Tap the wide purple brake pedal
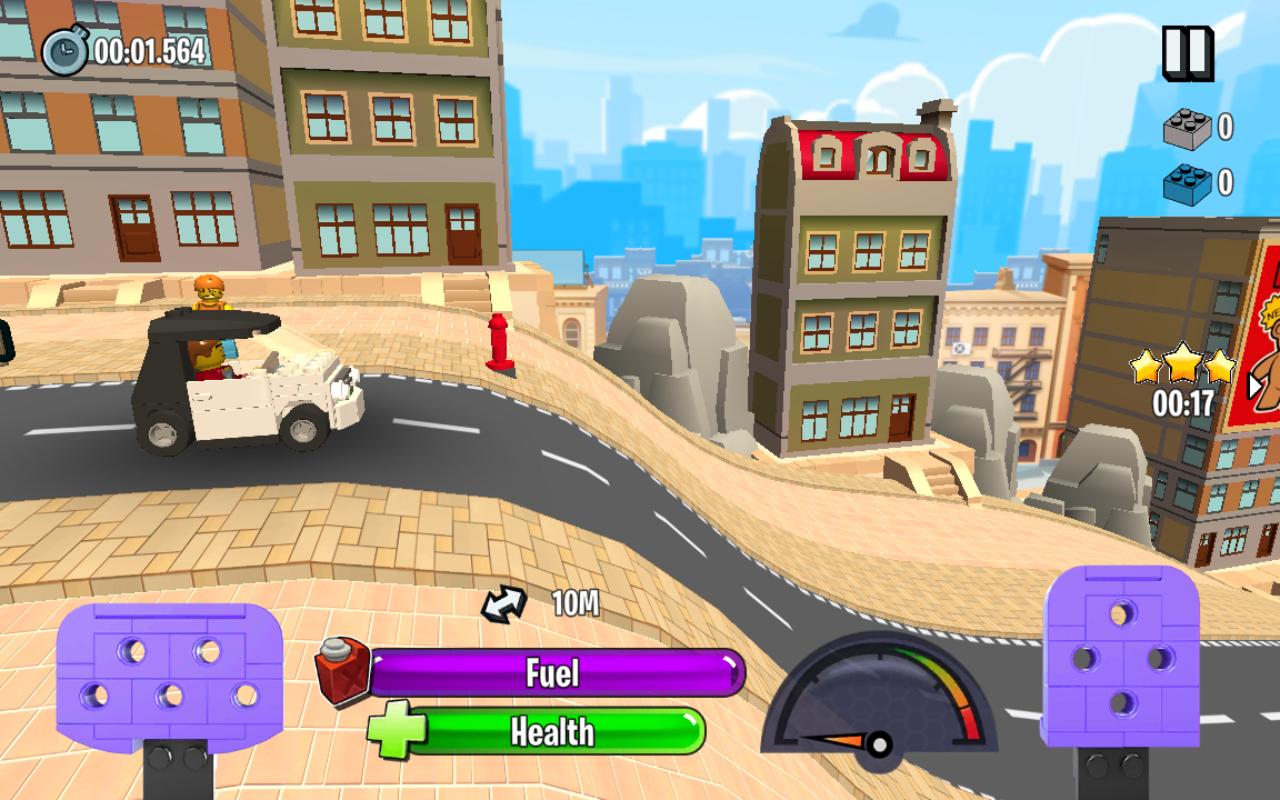 click(x=169, y=676)
